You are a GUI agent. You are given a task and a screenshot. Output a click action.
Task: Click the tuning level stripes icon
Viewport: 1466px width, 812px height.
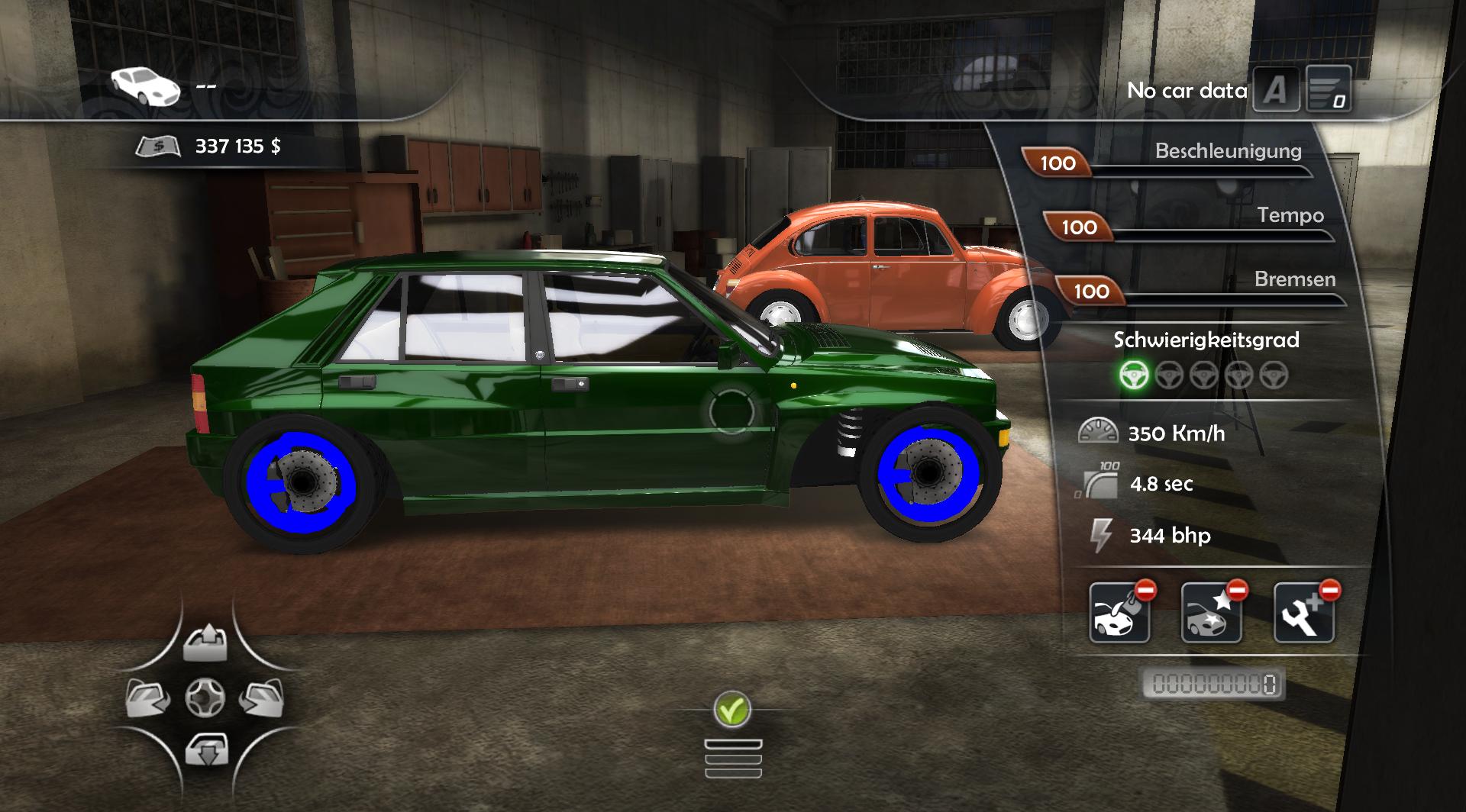click(x=1328, y=89)
